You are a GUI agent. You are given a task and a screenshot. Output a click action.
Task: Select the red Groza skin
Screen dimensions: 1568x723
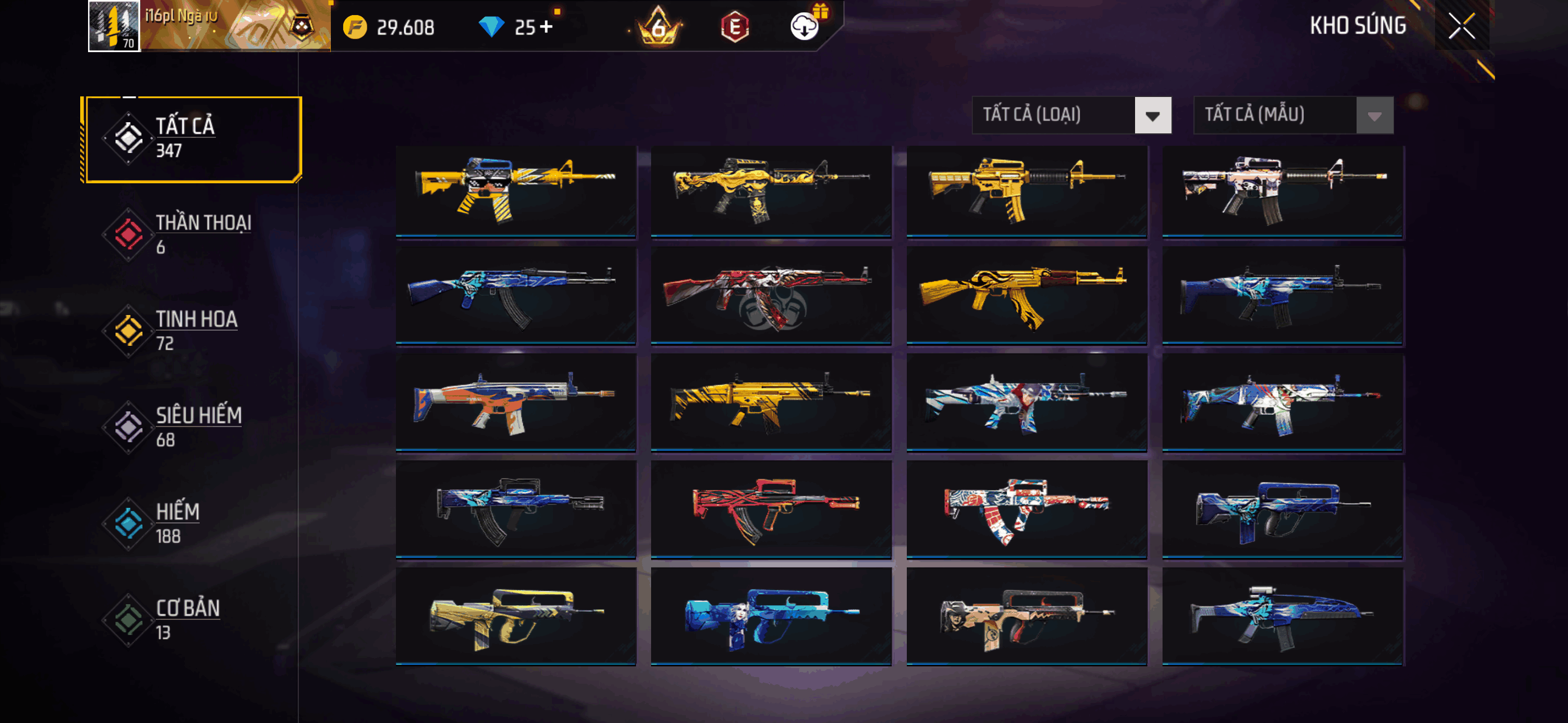pyautogui.click(x=771, y=509)
